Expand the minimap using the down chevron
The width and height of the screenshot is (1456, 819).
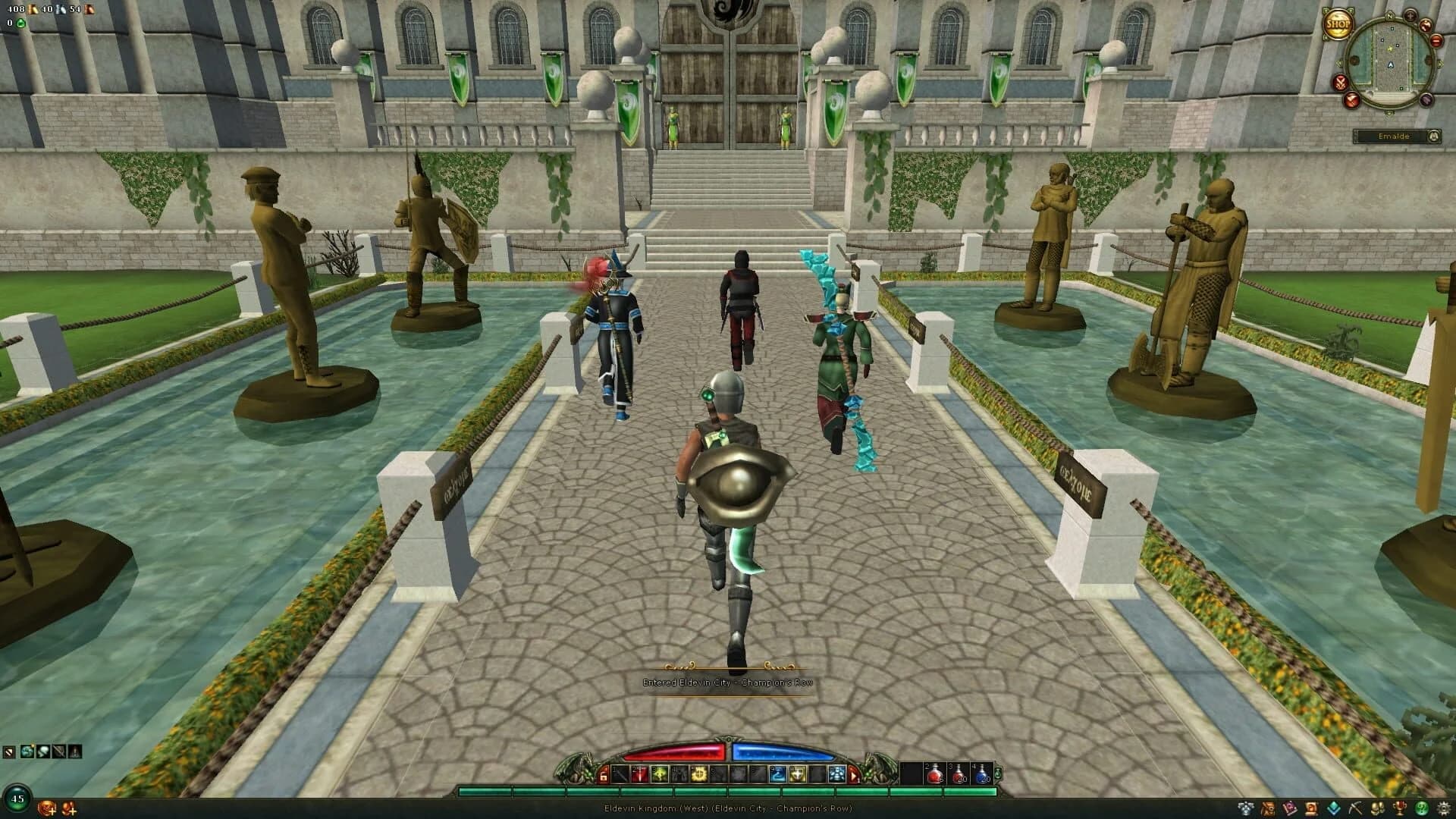1389,113
